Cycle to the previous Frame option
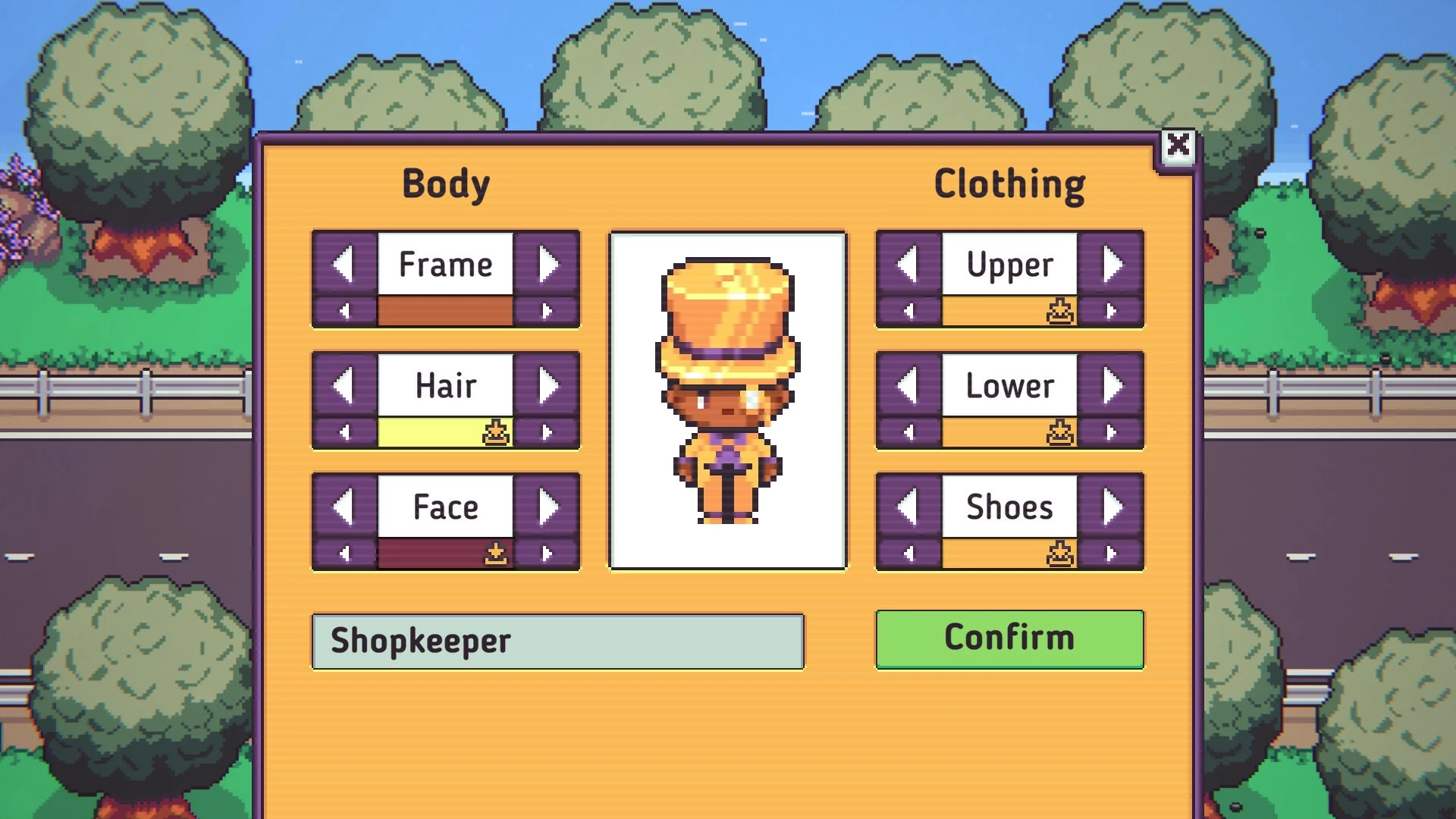Image resolution: width=1456 pixels, height=819 pixels. tap(344, 265)
